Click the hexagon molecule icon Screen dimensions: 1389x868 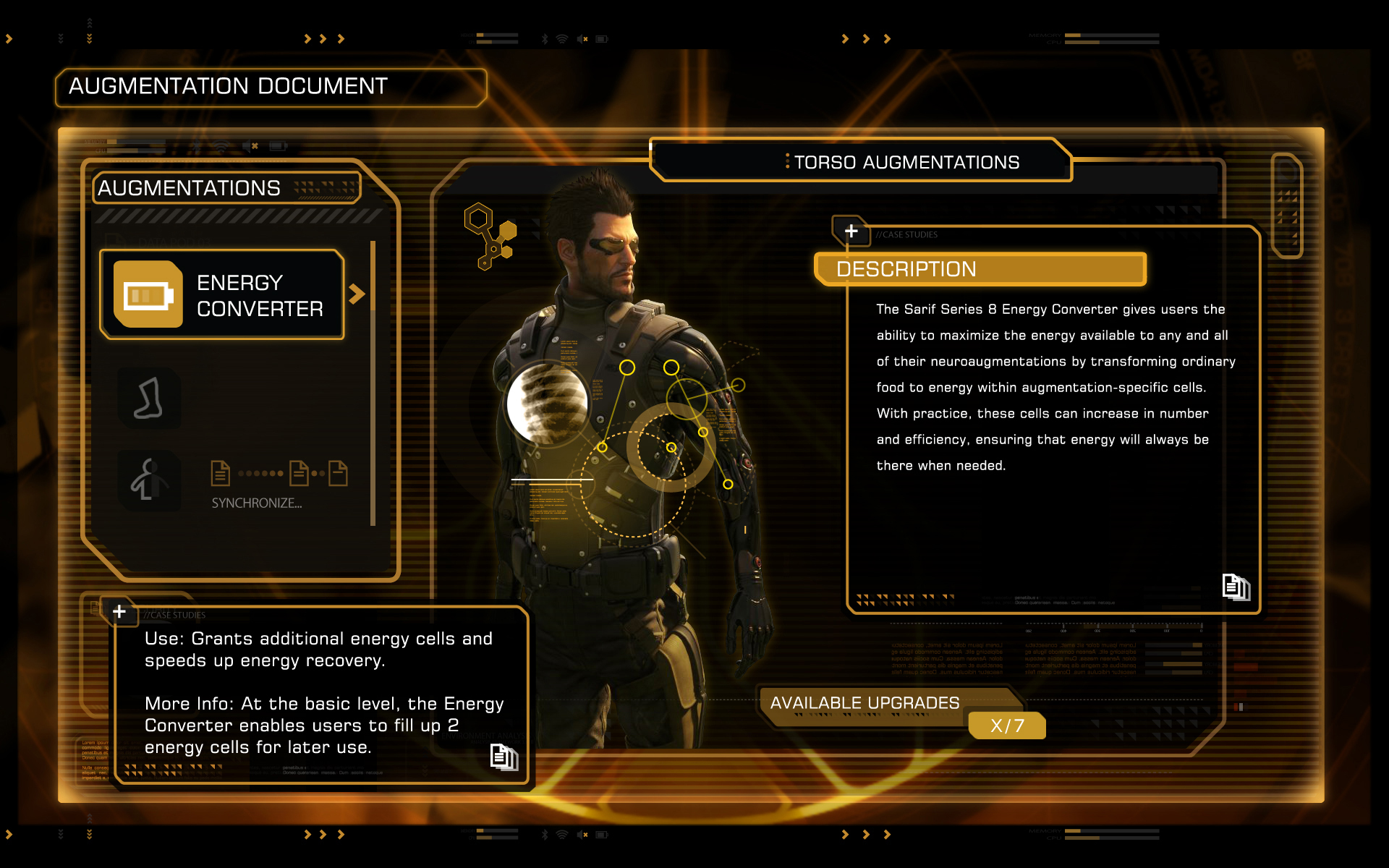[490, 235]
